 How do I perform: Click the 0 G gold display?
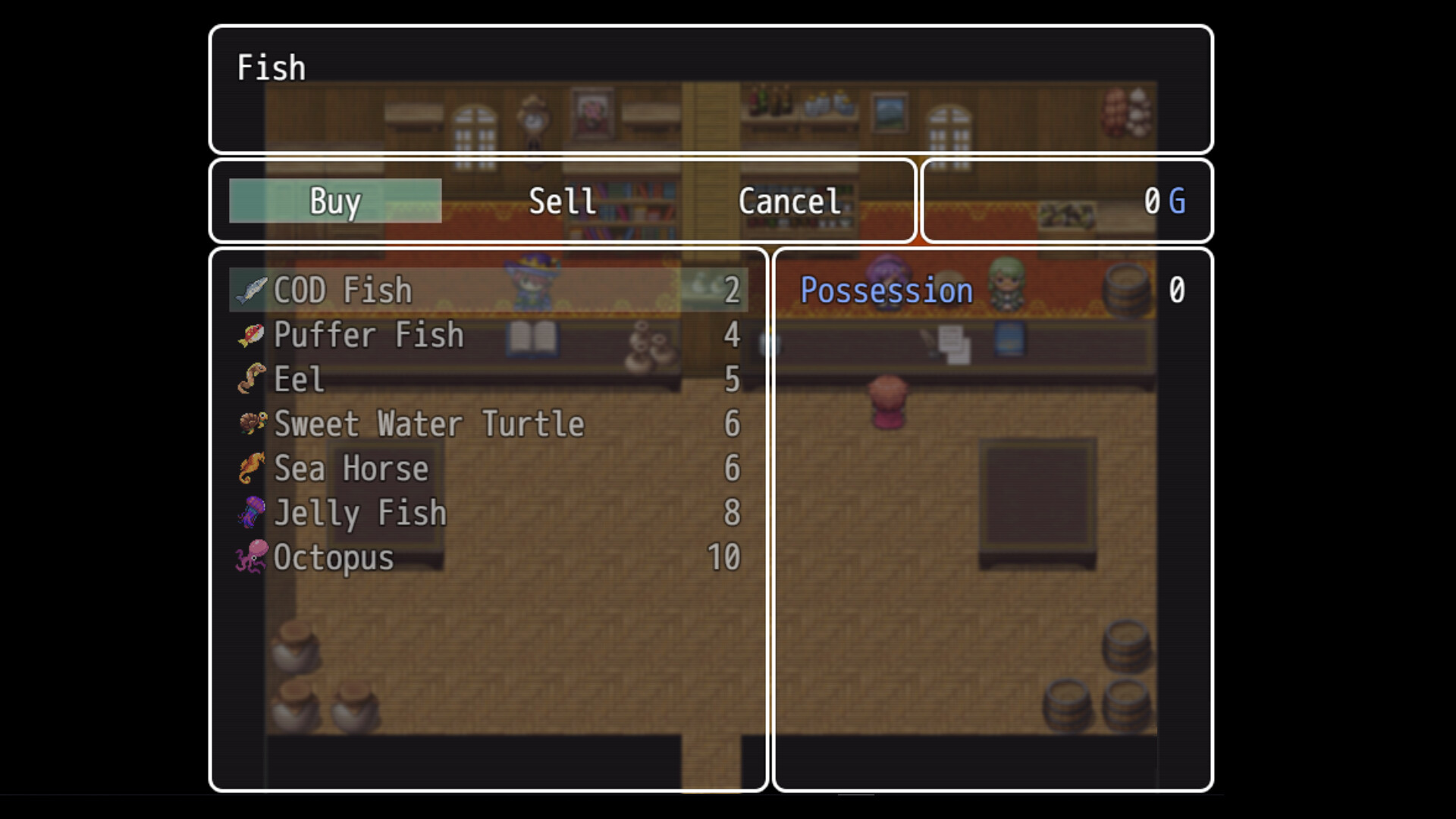(1163, 201)
